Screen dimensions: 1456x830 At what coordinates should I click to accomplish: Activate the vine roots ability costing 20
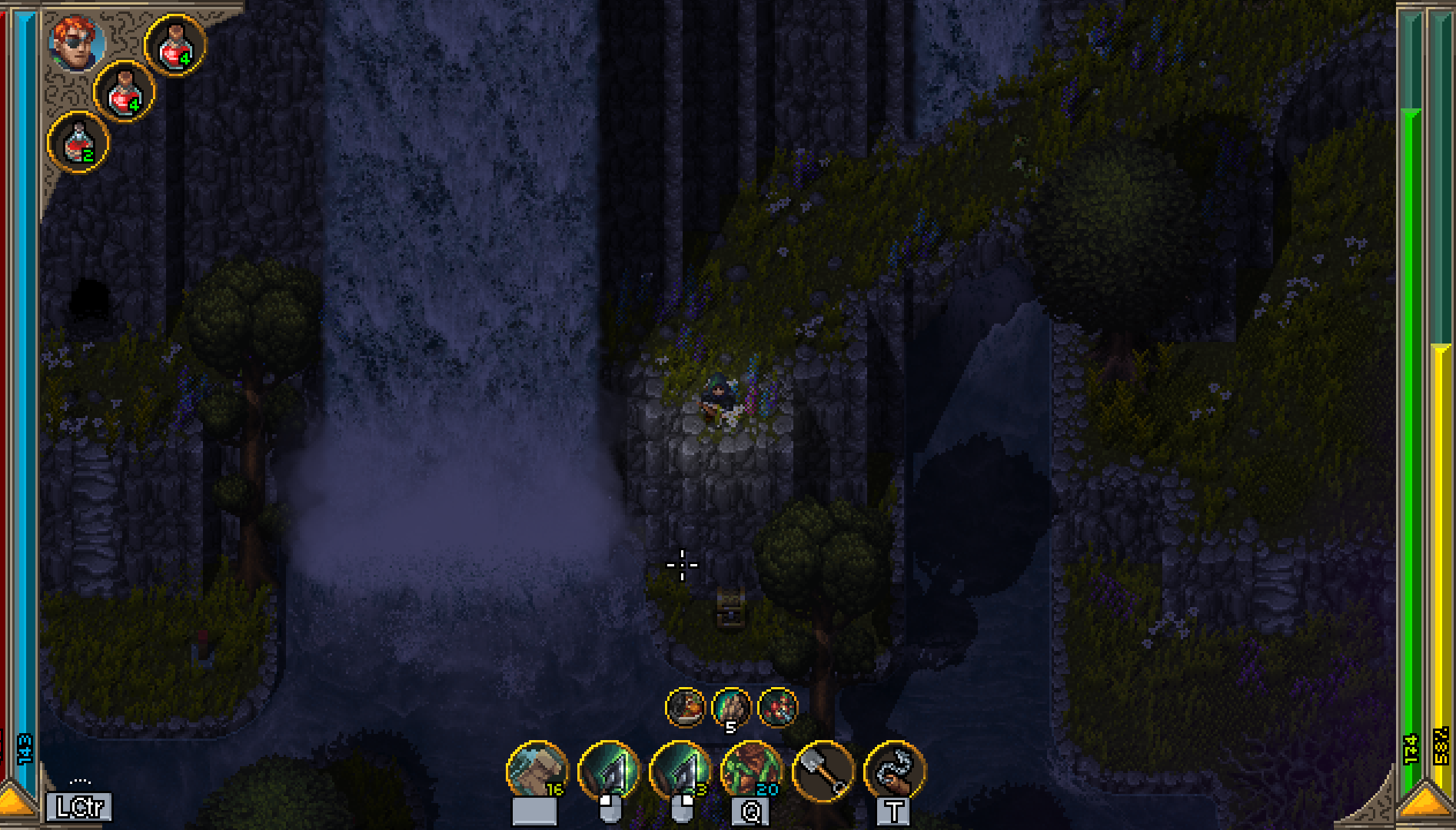coord(752,771)
